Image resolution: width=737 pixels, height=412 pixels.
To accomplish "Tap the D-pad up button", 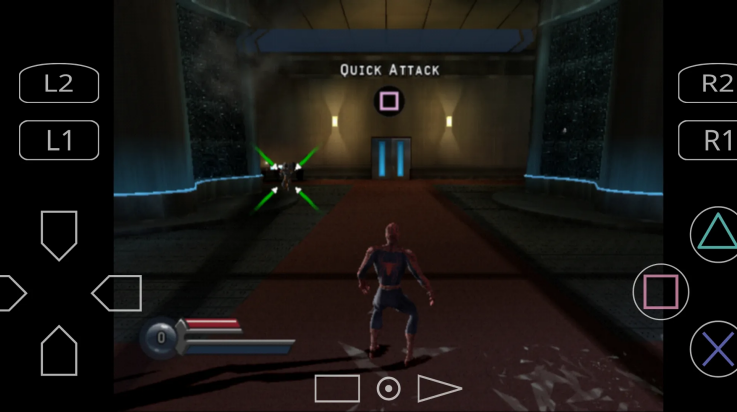I will coord(59,234).
